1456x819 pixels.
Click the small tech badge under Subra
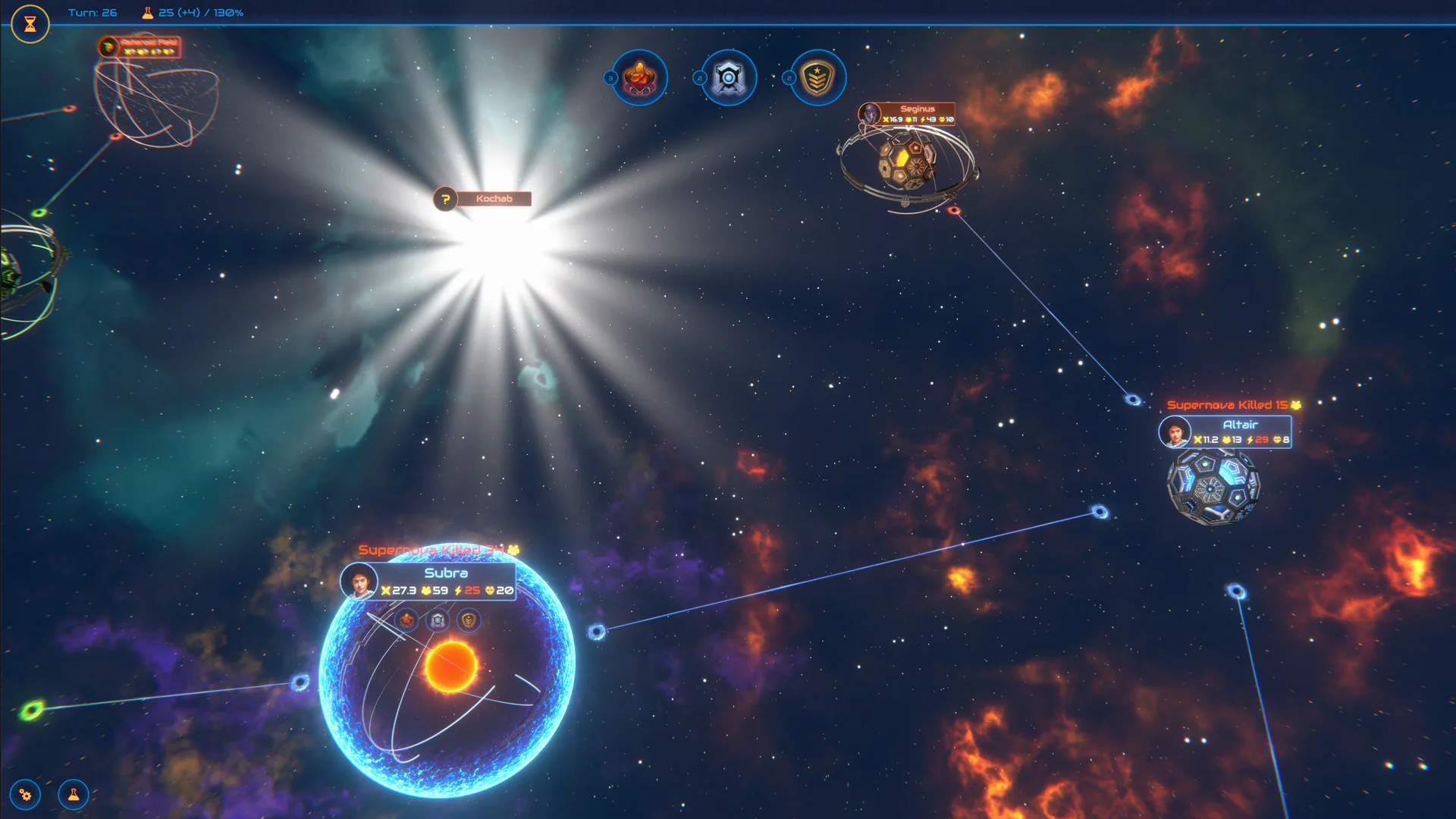[x=438, y=620]
